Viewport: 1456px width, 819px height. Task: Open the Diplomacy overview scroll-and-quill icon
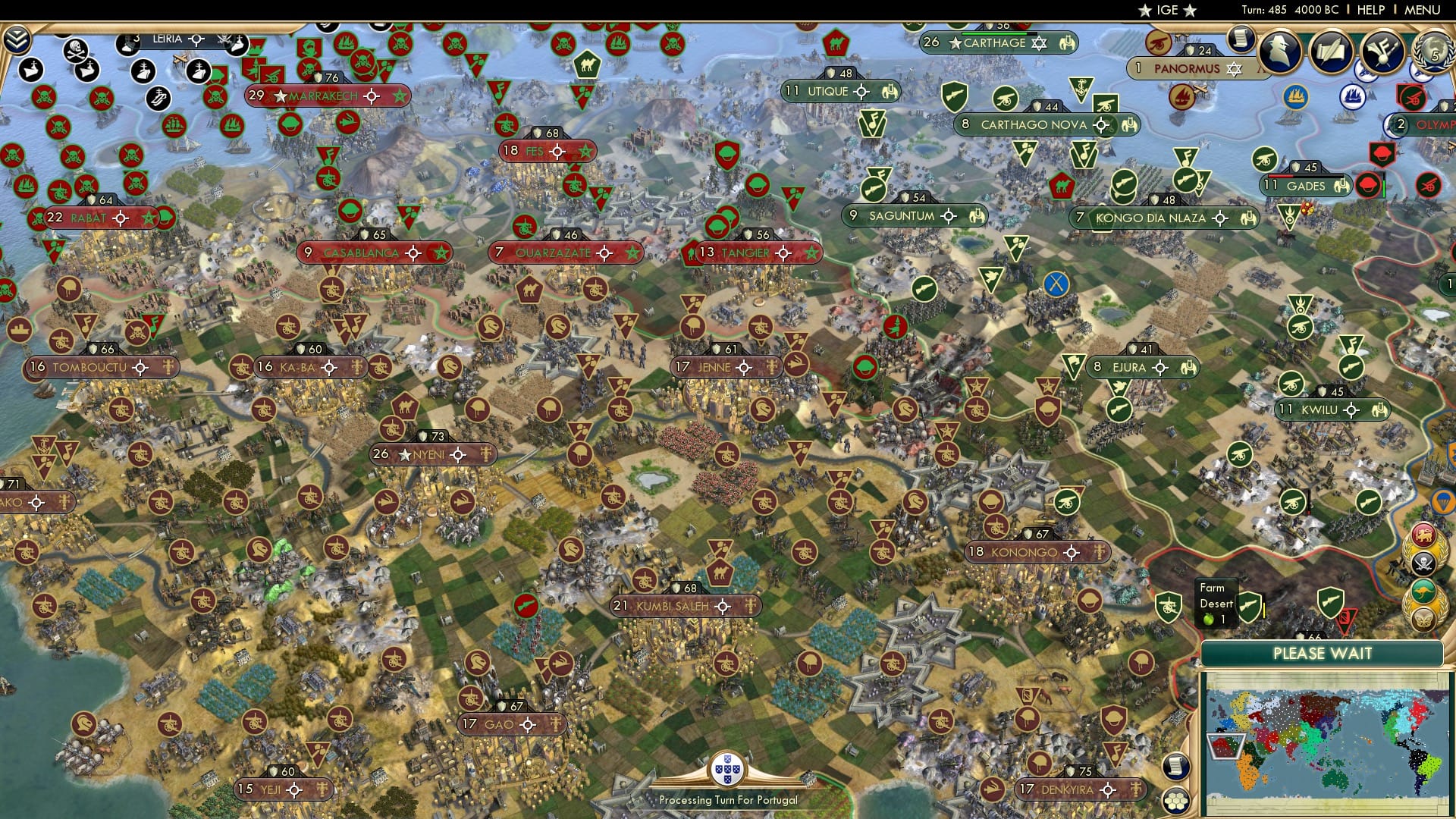1332,52
